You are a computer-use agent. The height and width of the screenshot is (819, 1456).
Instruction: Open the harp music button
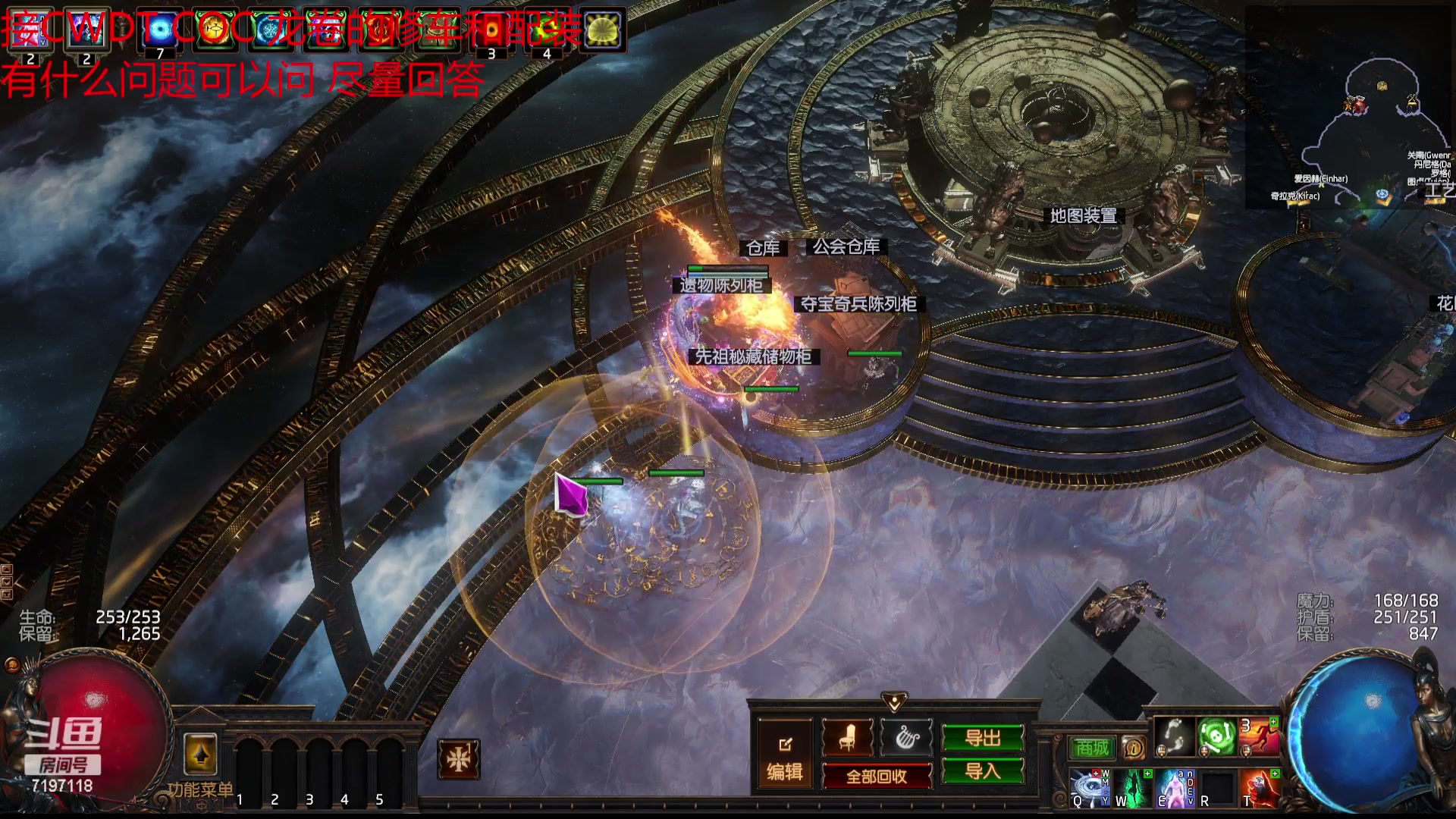tap(906, 737)
